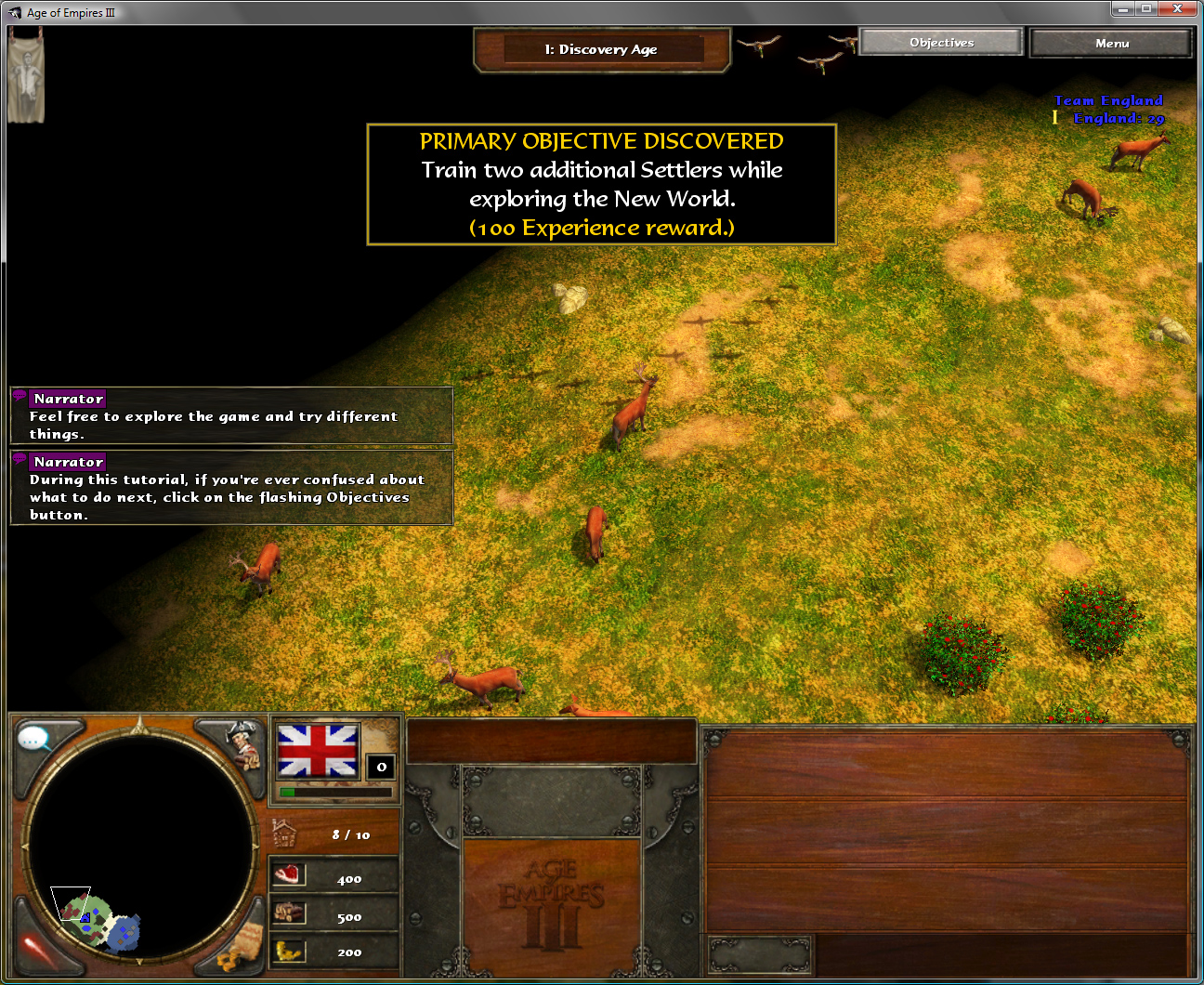Viewport: 1204px width, 985px height.
Task: Open the gold coins tribute button
Action: [241, 949]
